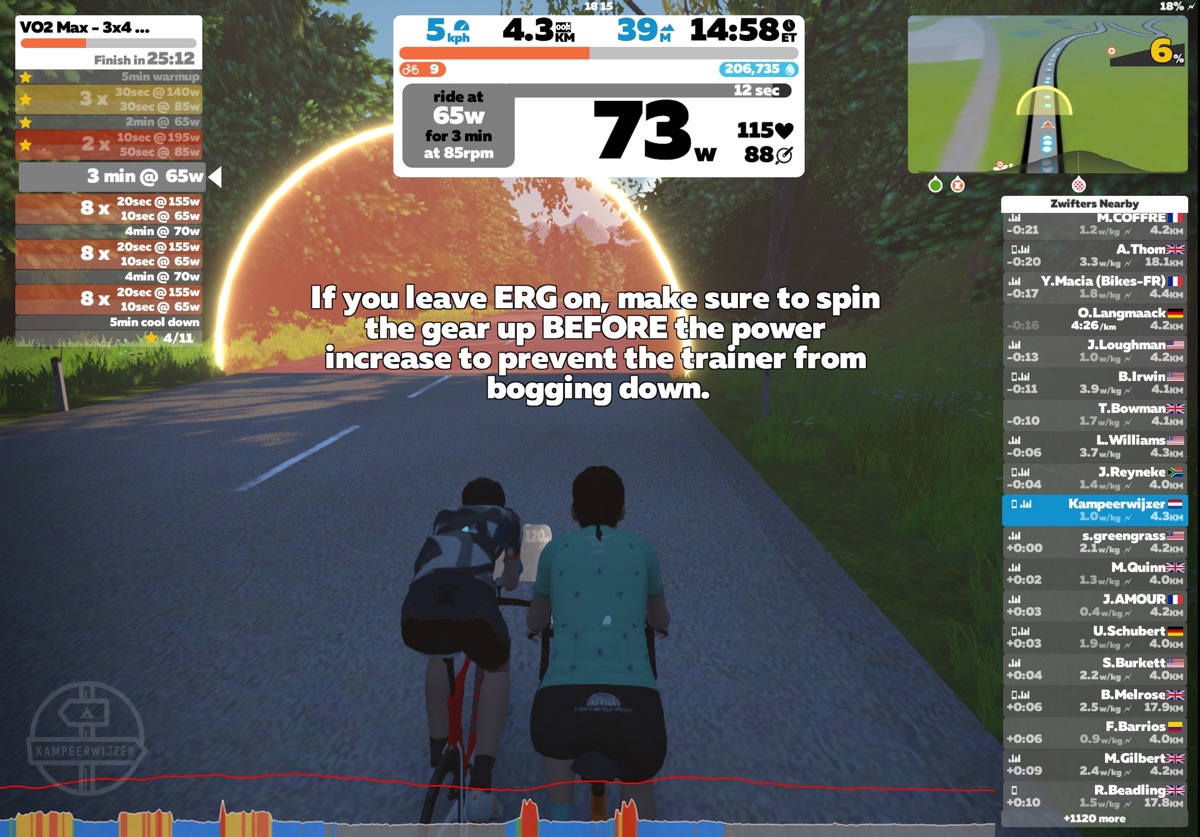Select O.Langmaack in the rider list
Image resolution: width=1200 pixels, height=837 pixels.
1094,319
